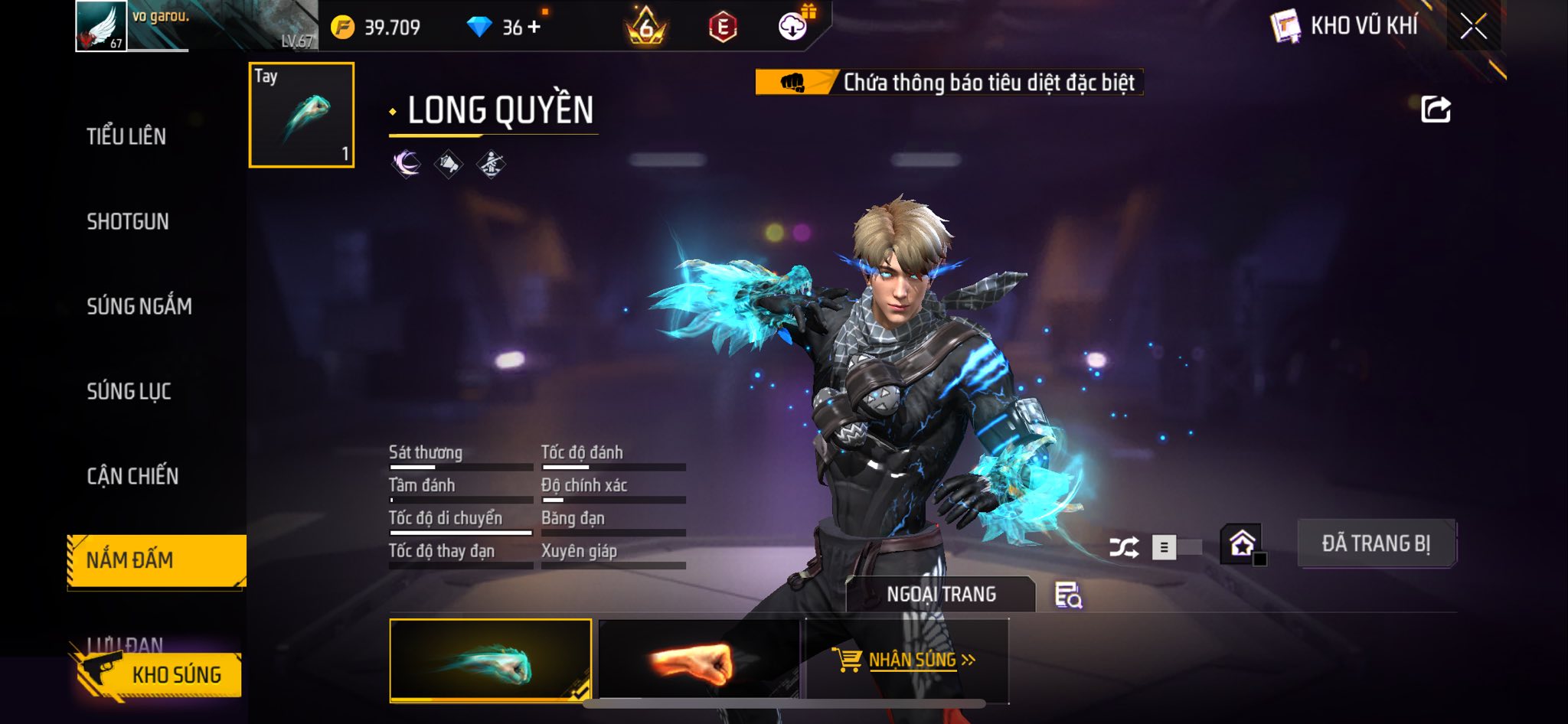
Task: Add diamonds with the plus button
Action: point(534,27)
